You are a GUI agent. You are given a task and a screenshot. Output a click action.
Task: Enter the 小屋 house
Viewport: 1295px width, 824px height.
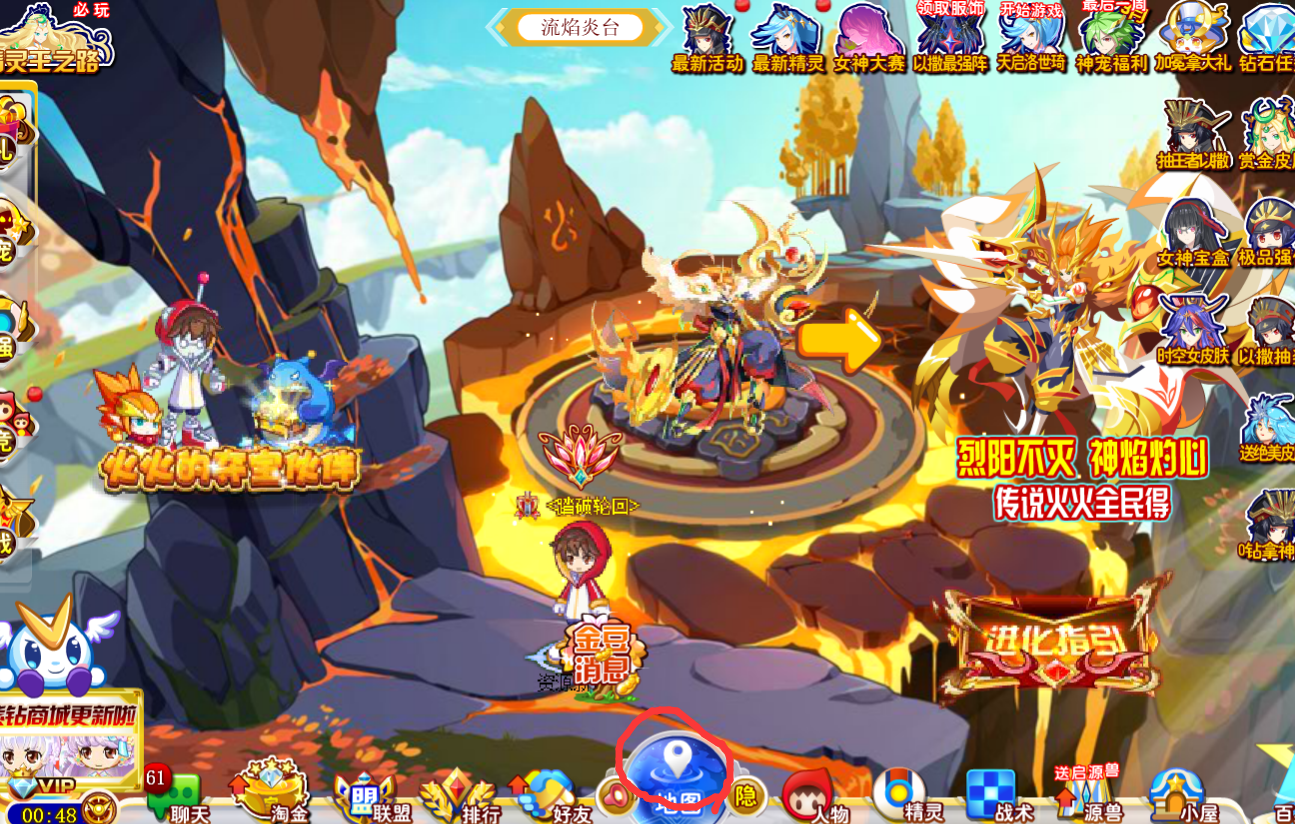[x=1176, y=797]
